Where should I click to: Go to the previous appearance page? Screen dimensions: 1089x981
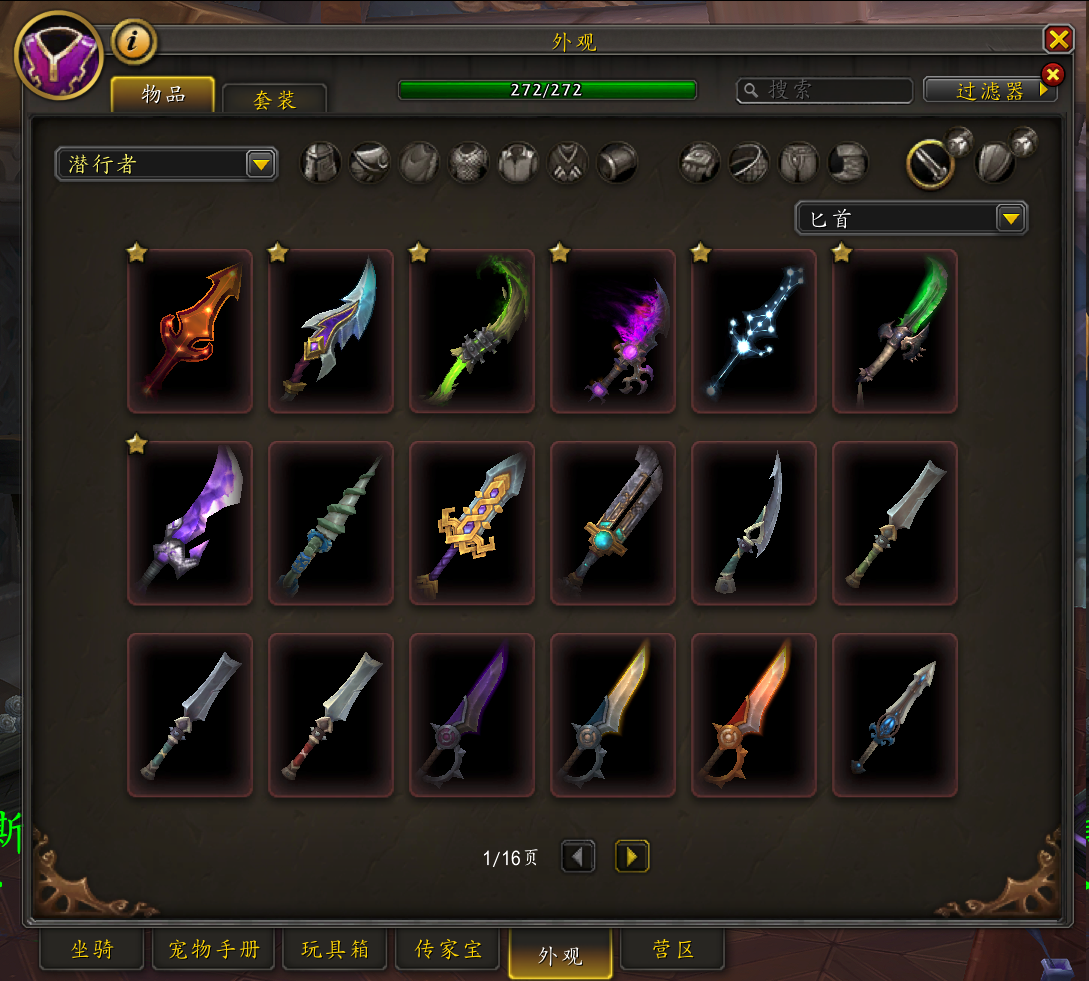point(578,857)
